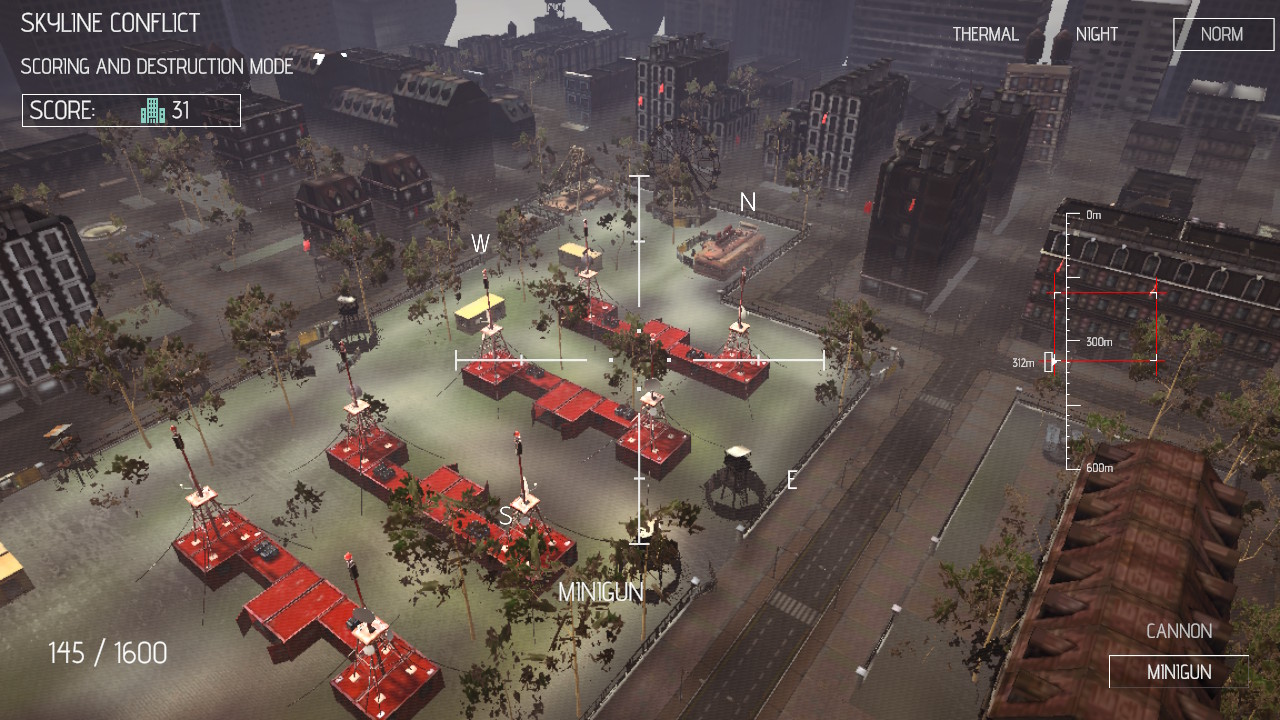
Task: Click the ammo counter showing 145/1600
Action: point(107,652)
